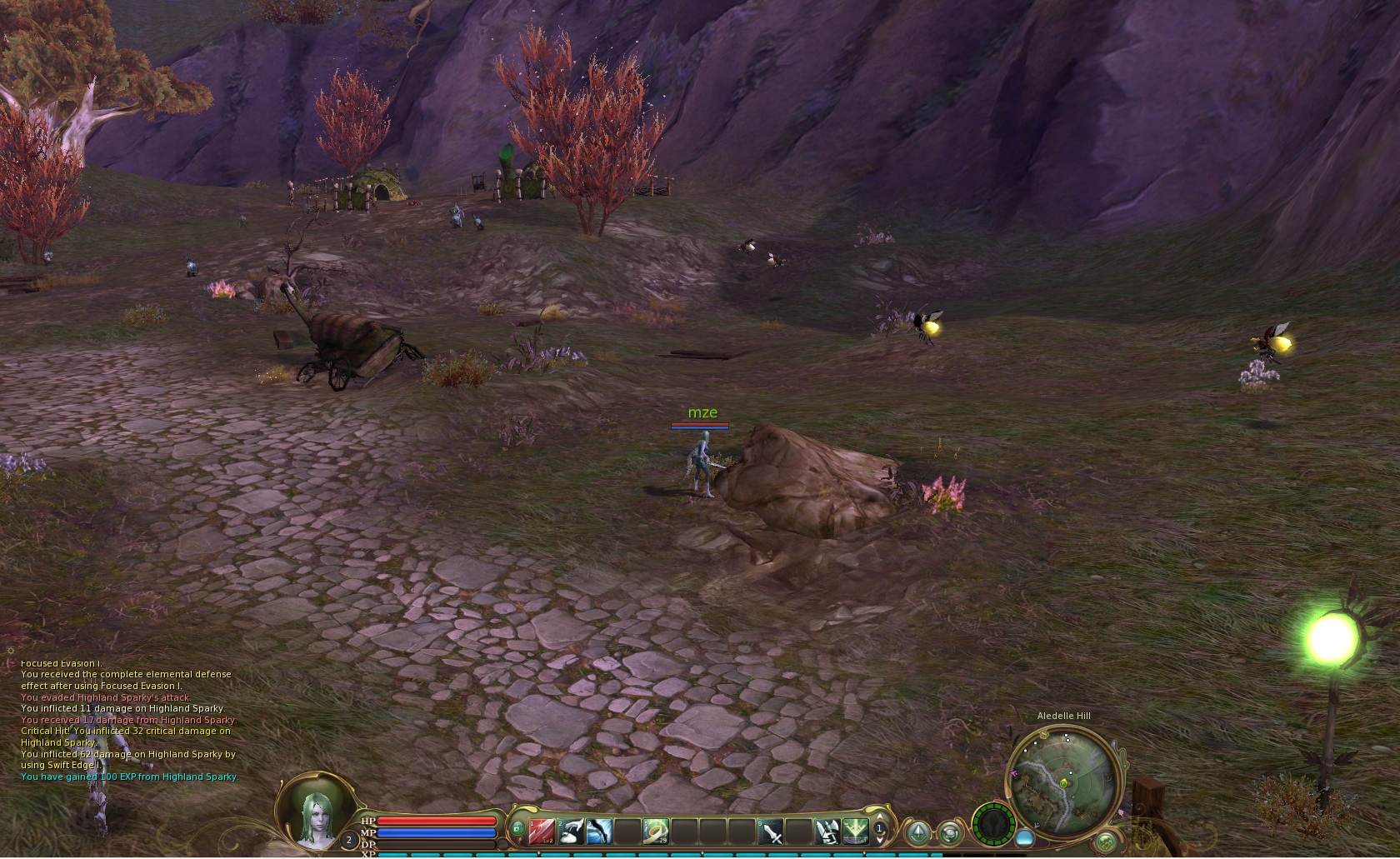Trigger the blue wing skill in slot 3
1400x859 pixels.
pyautogui.click(x=600, y=831)
